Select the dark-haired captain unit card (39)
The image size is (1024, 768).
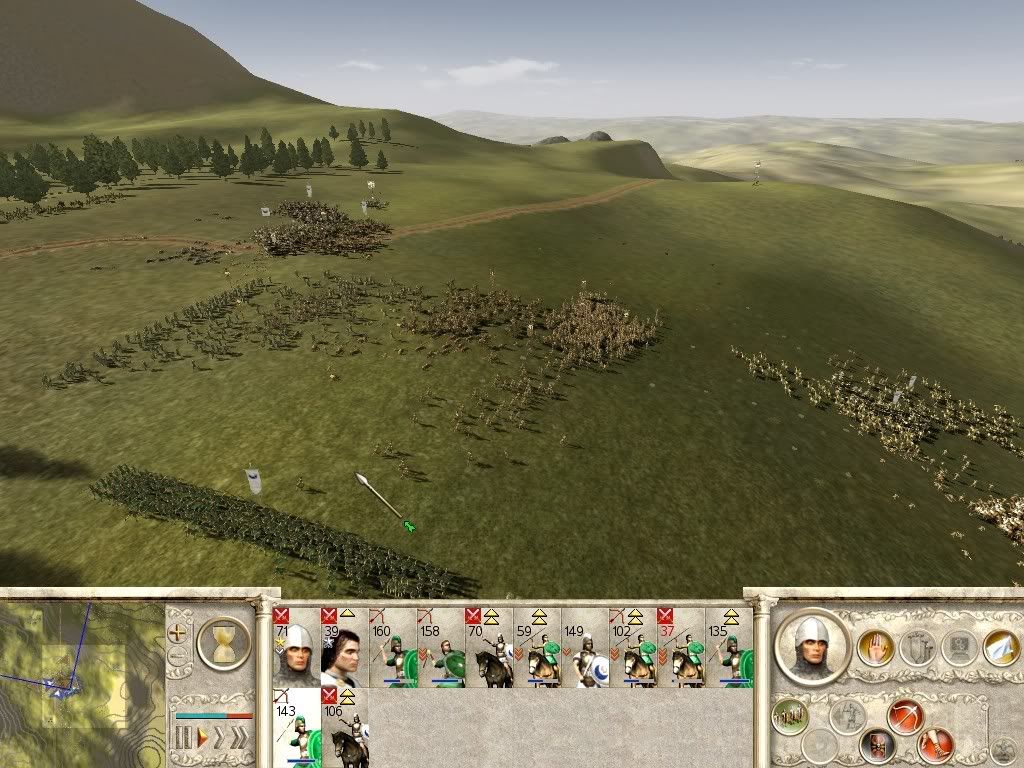coord(344,648)
